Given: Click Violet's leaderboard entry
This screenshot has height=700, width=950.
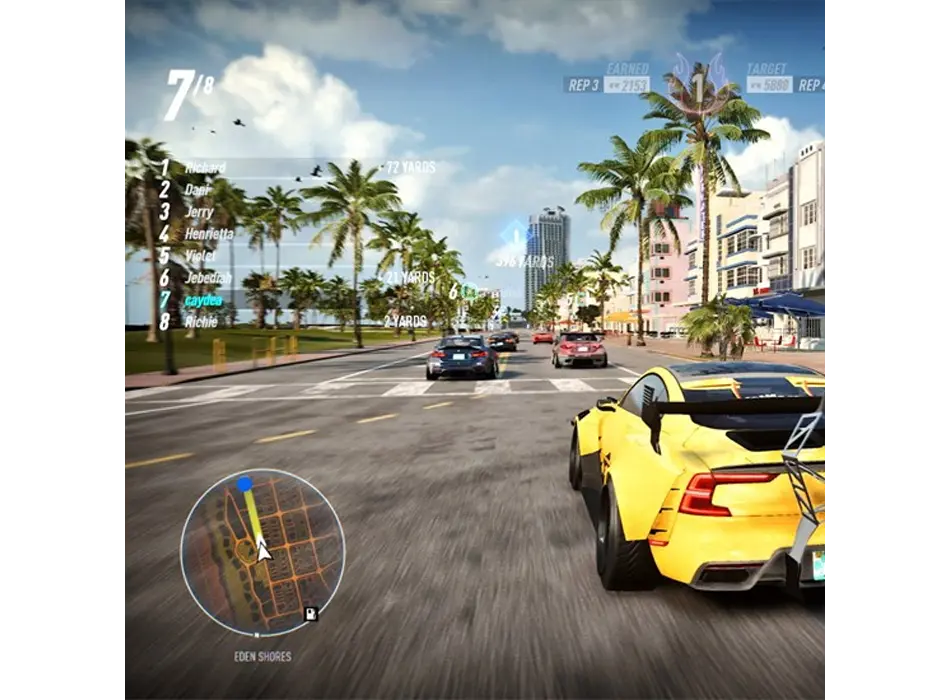Looking at the screenshot, I should [x=200, y=256].
